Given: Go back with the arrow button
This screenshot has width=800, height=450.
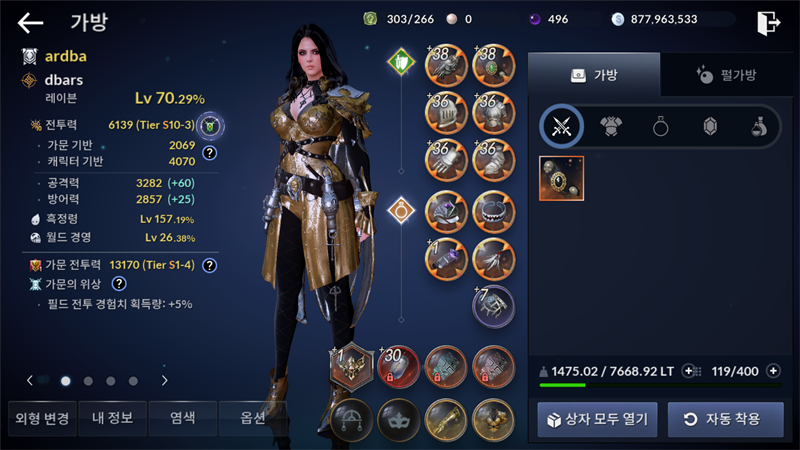Looking at the screenshot, I should click(x=31, y=22).
